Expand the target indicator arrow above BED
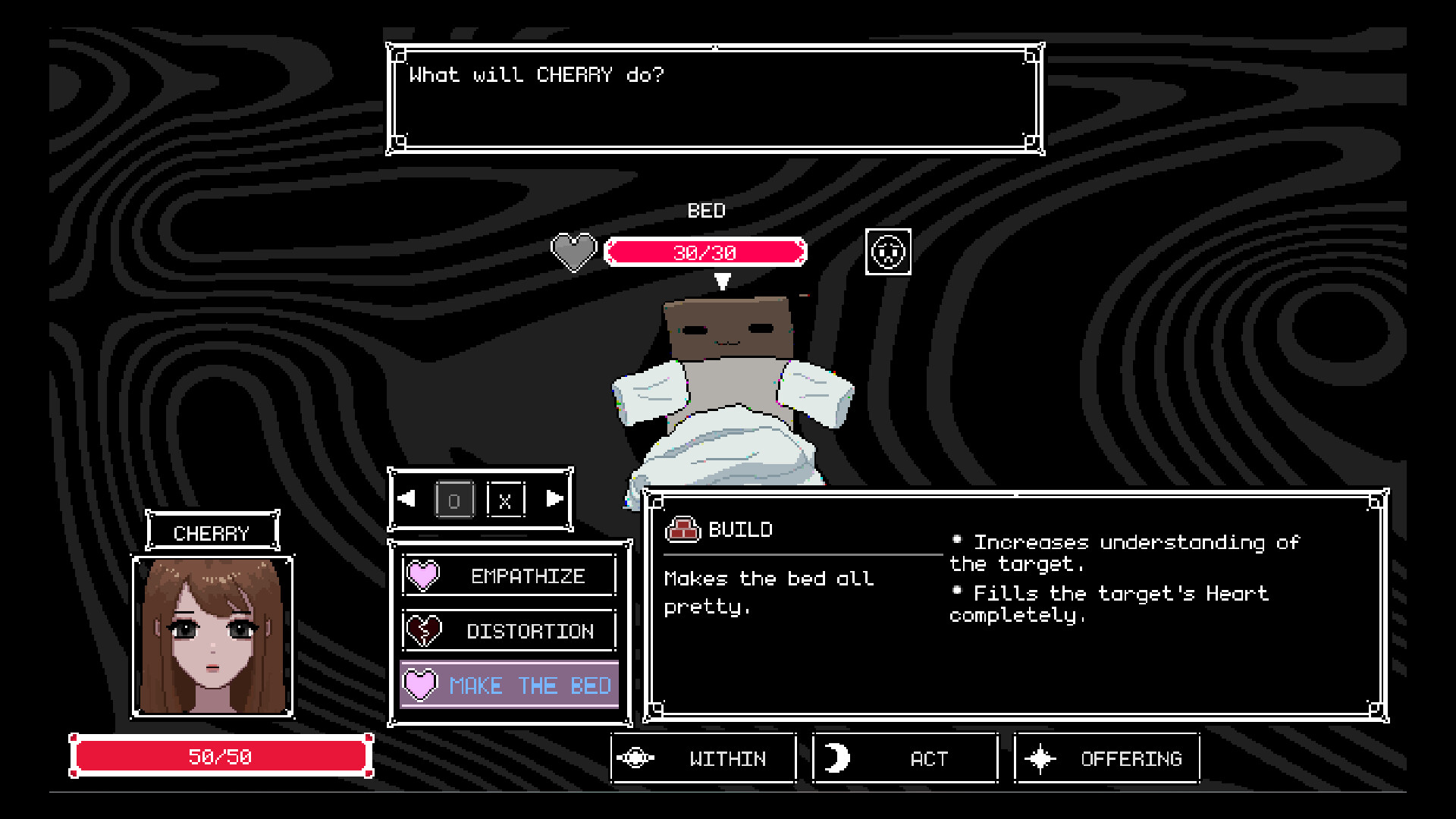The image size is (1456, 819). 723,281
